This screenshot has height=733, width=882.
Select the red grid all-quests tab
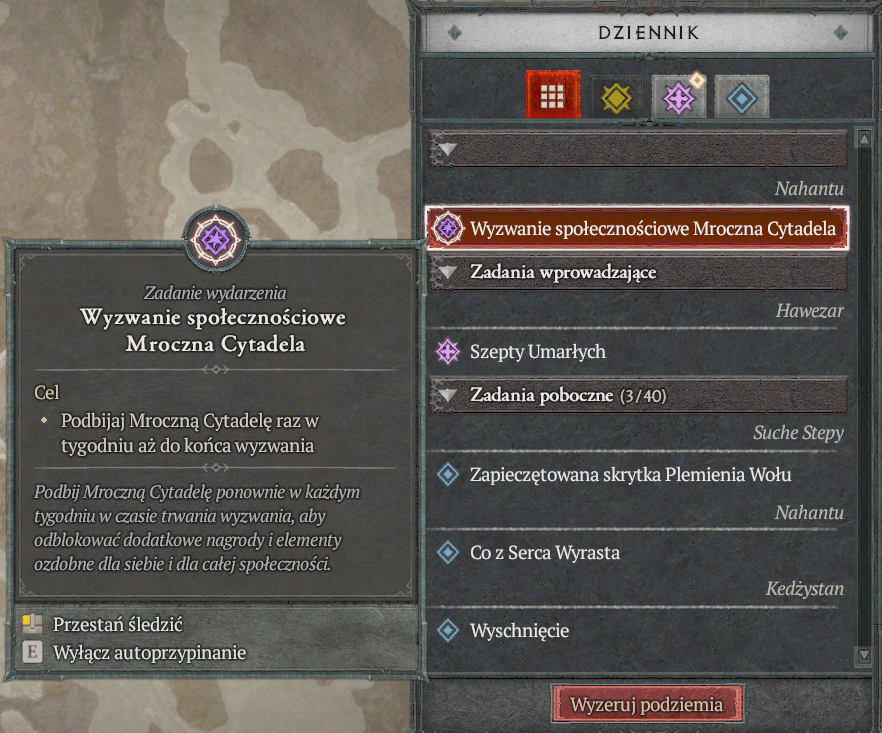click(553, 96)
